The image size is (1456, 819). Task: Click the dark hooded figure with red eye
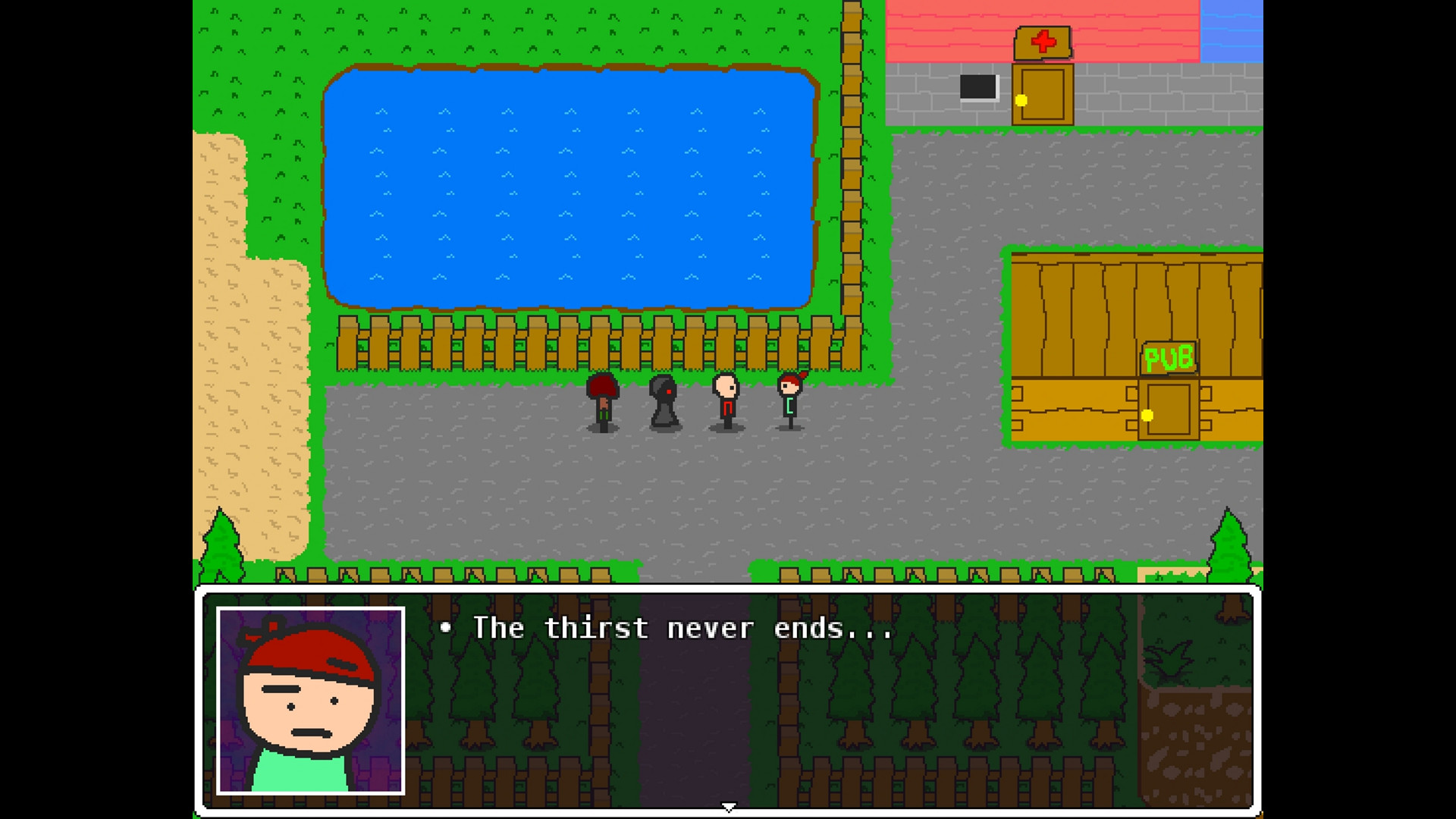click(x=664, y=402)
